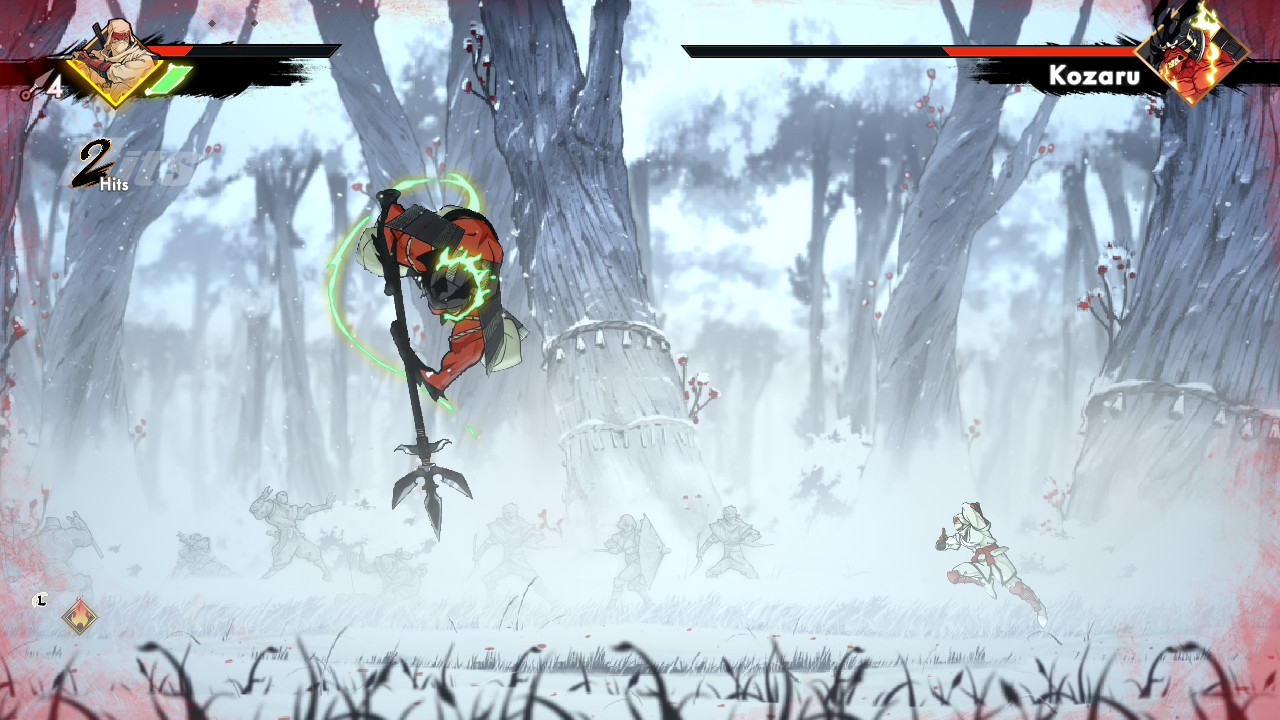Click the player ninja portrait
Viewport: 1280px width, 720px height.
tap(115, 60)
